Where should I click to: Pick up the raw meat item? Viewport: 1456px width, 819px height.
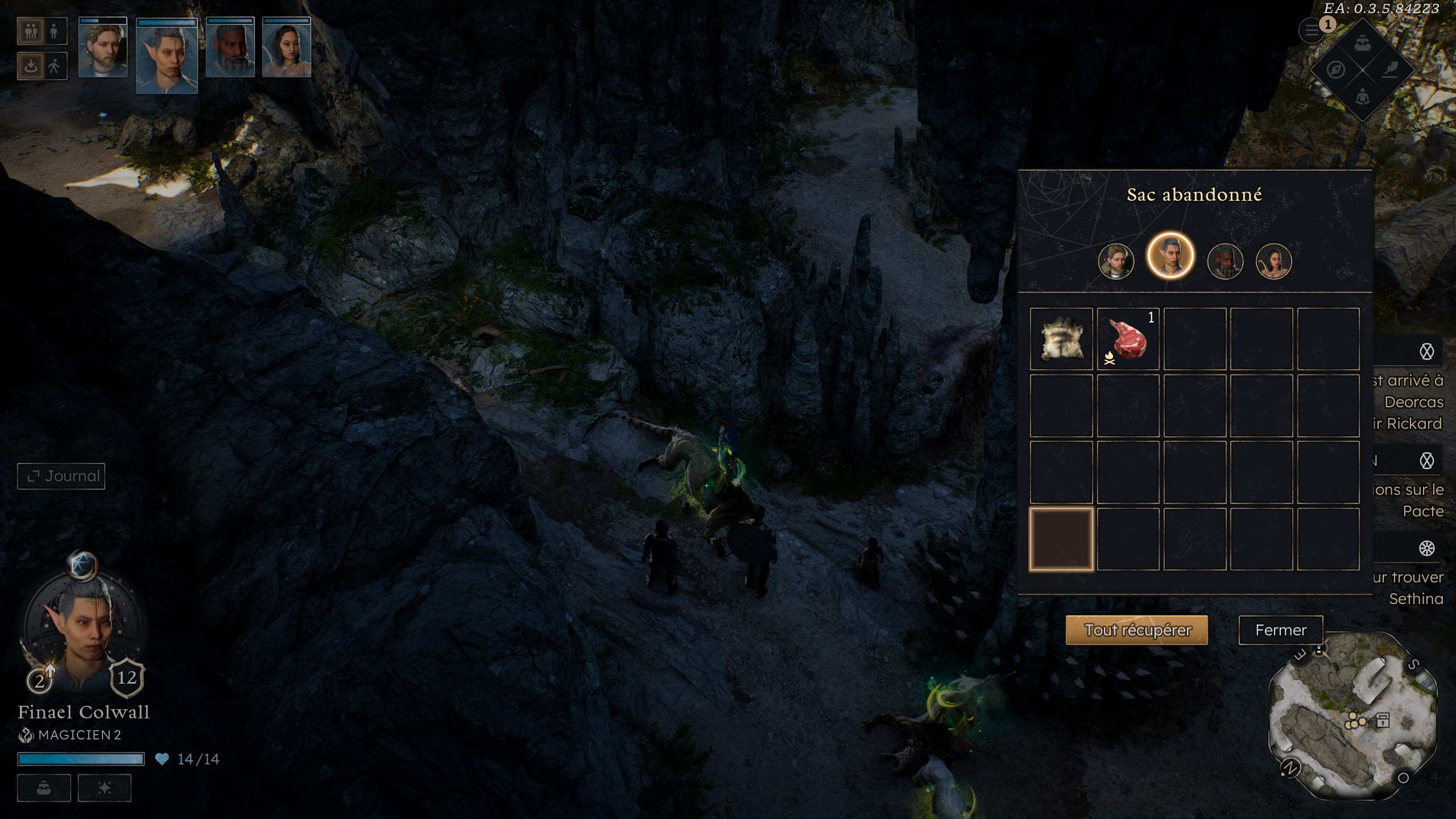click(1128, 340)
